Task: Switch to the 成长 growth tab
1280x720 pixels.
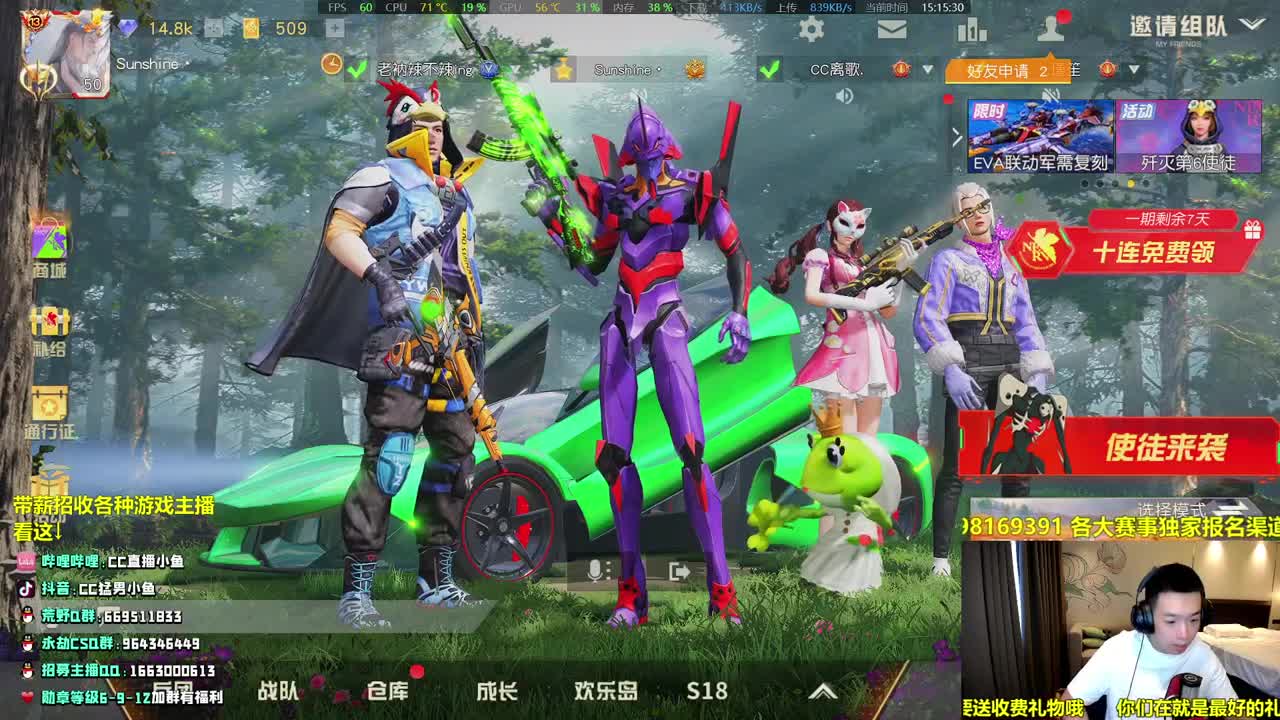Action: point(498,691)
